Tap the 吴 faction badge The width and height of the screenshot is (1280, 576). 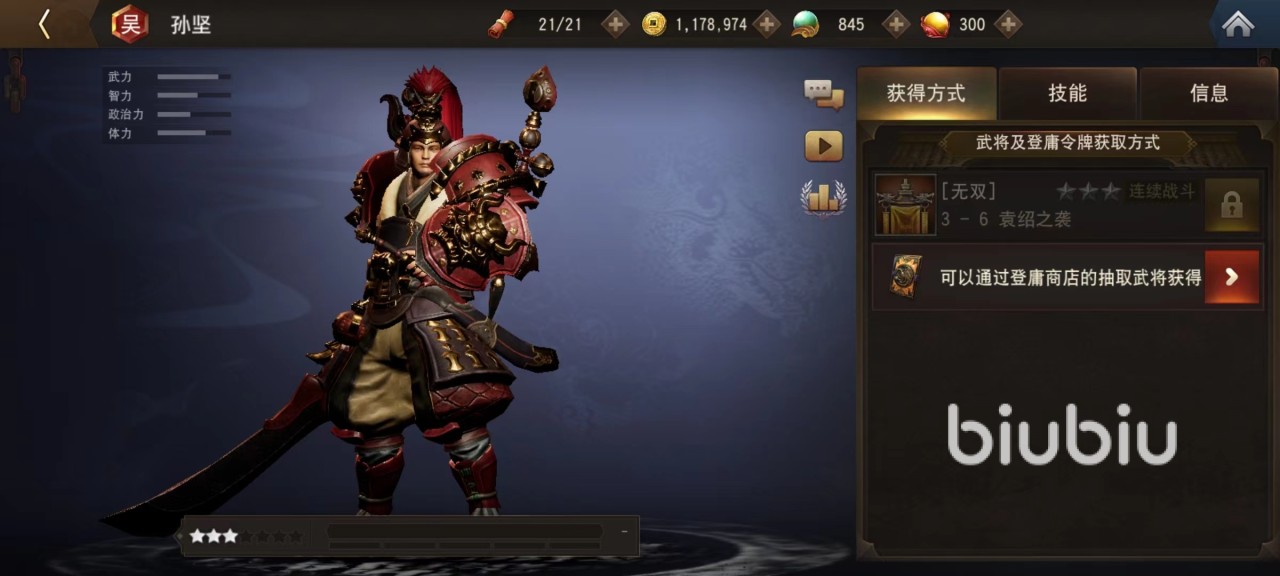(x=130, y=24)
